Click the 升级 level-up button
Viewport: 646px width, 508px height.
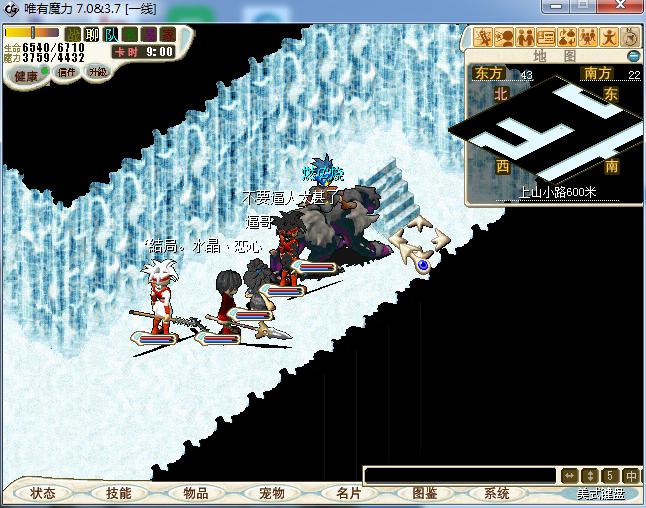(97, 72)
